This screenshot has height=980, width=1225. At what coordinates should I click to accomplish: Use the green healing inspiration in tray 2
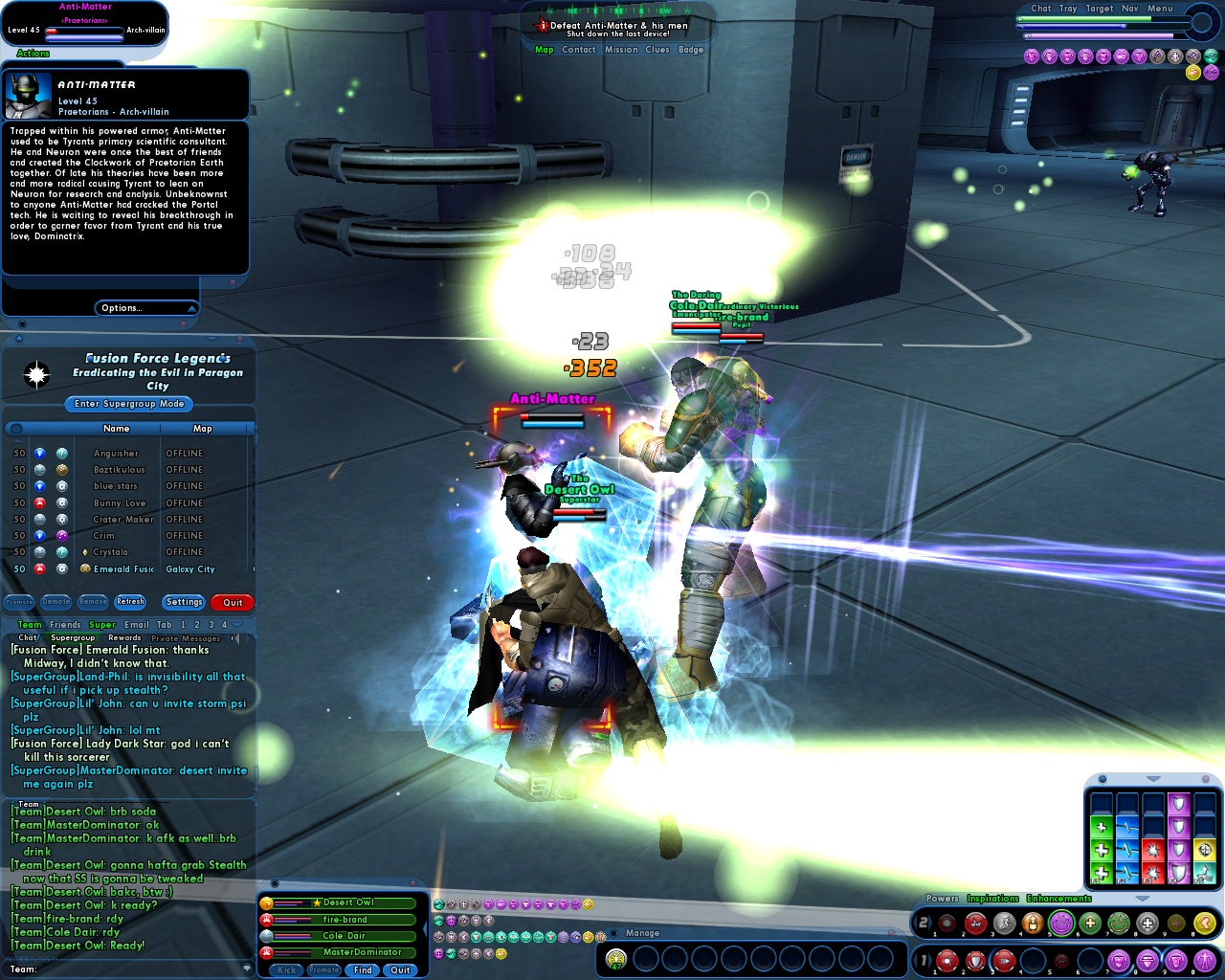click(1091, 923)
